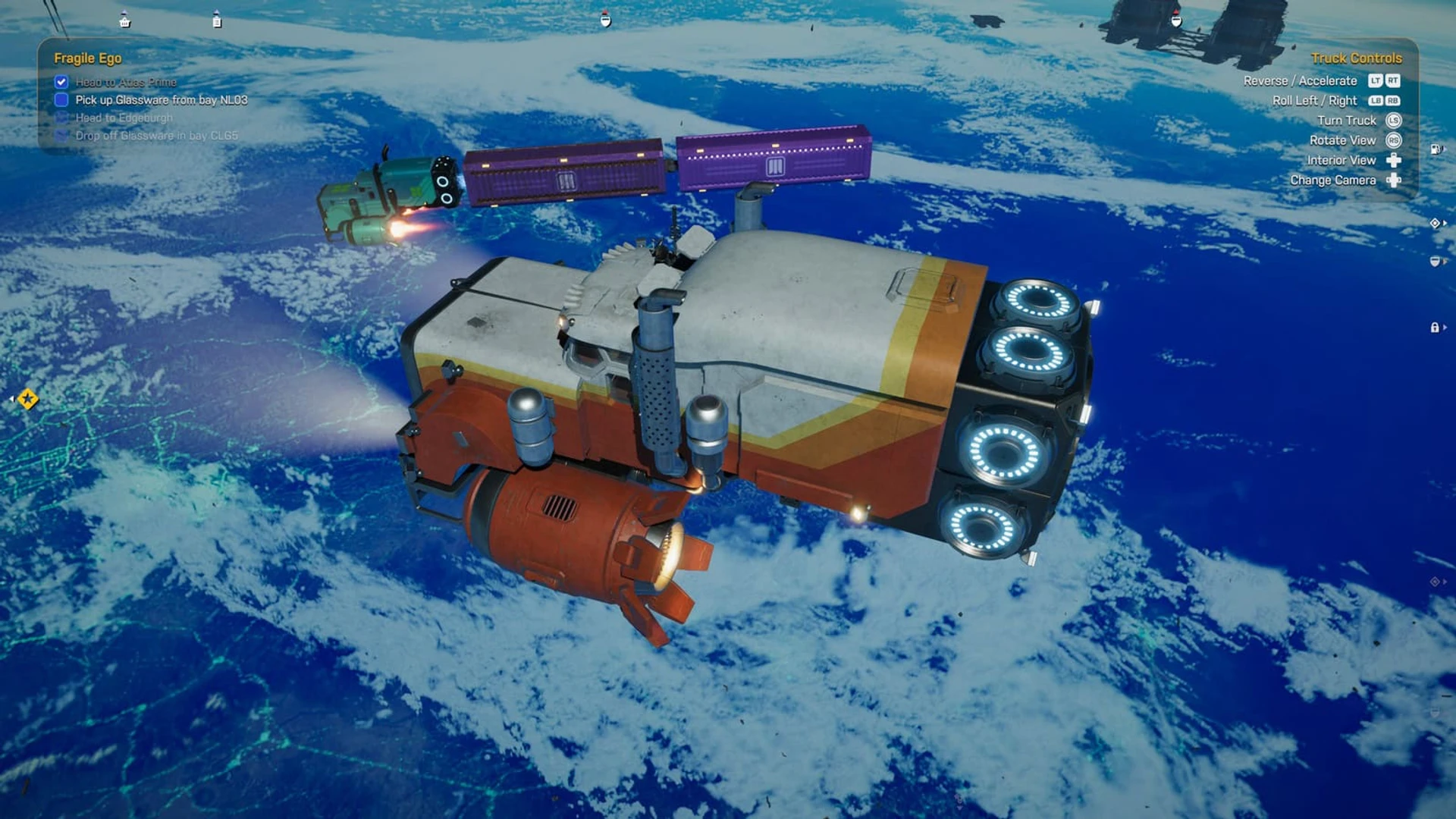Viewport: 1456px width, 819px height.
Task: Select Drop off Glassware in bay CLG5 objective
Action: point(156,136)
